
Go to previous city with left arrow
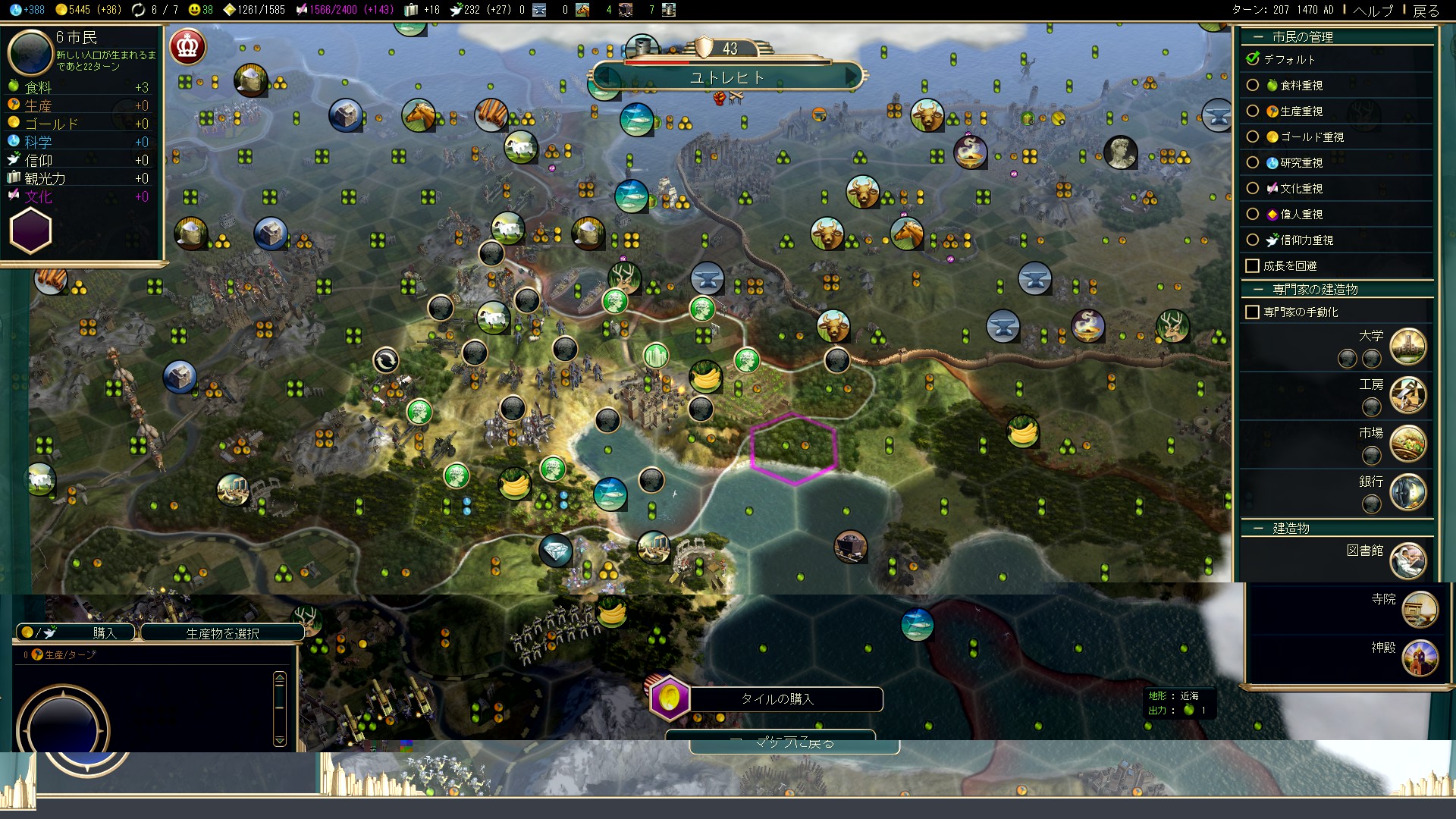click(x=604, y=77)
